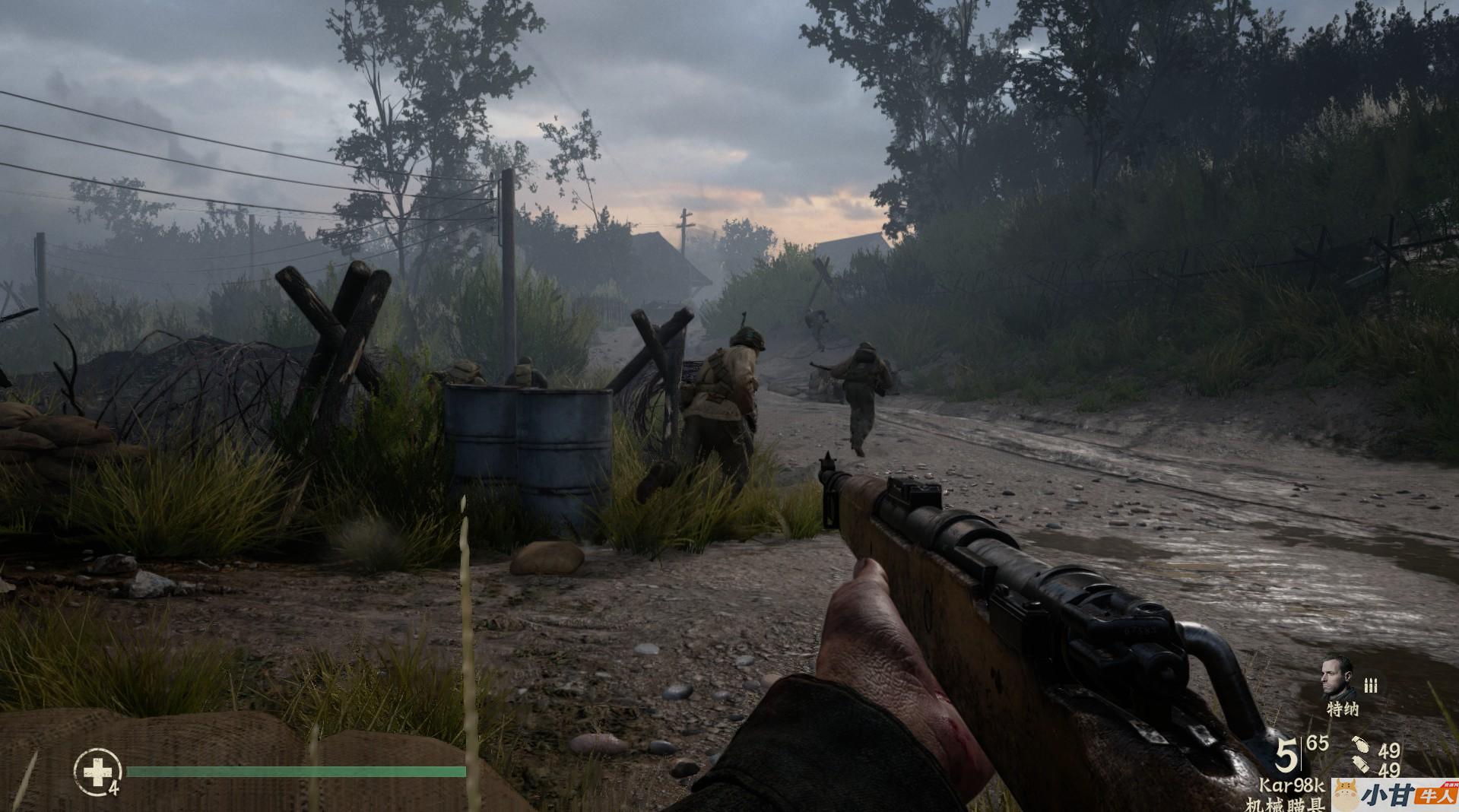1459x812 pixels.
Task: Click the Kar98k weapon name label
Action: [1292, 785]
